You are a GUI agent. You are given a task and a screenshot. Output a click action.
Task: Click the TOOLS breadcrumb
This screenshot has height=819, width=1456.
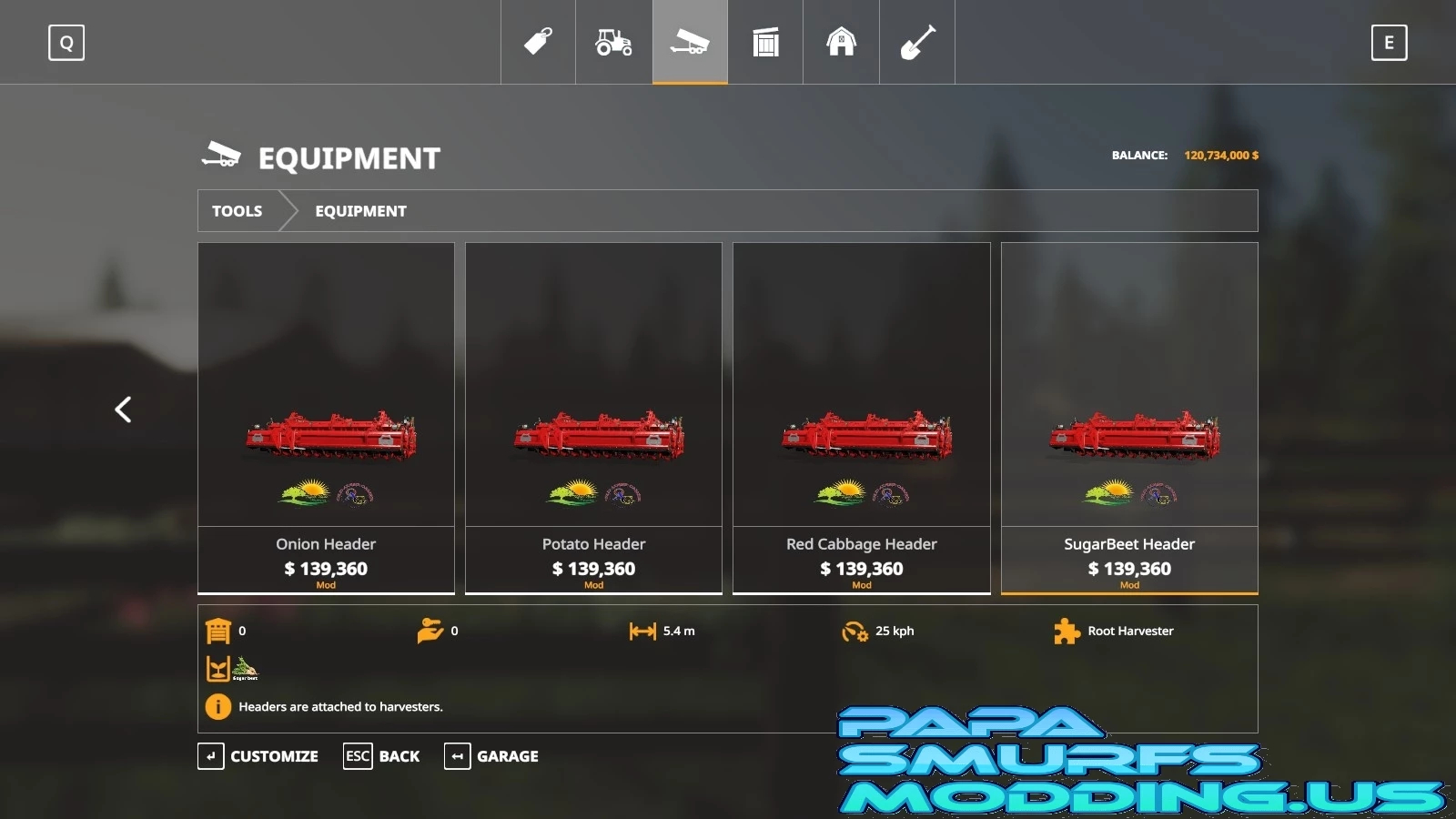[x=238, y=211]
